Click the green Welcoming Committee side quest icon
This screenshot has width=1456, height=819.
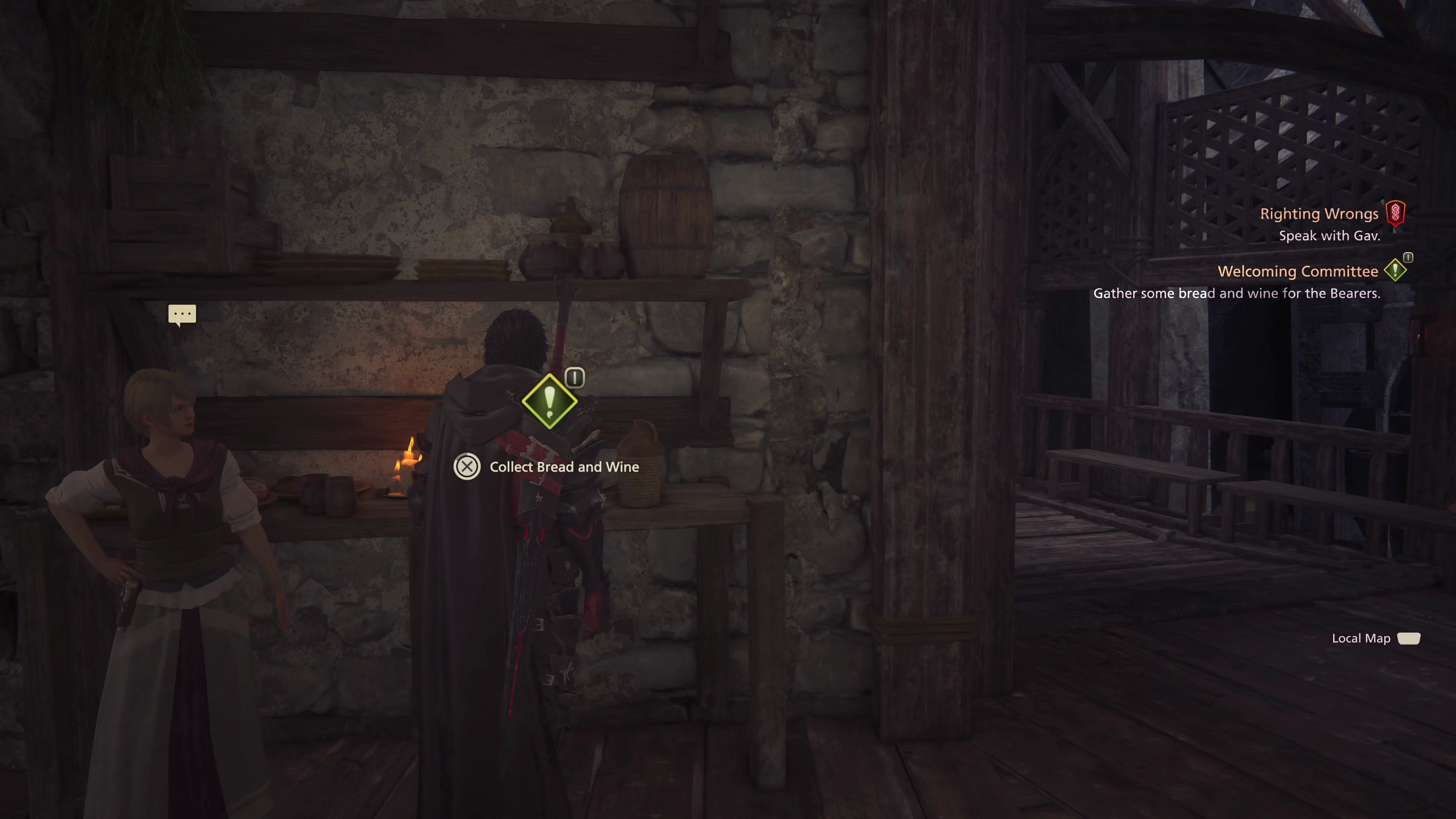tap(1395, 270)
